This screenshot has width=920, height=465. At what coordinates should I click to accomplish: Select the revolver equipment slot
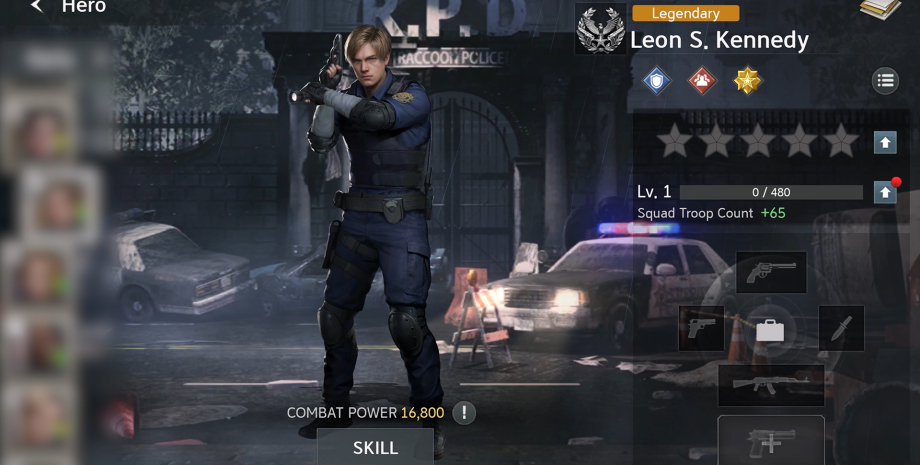click(771, 271)
